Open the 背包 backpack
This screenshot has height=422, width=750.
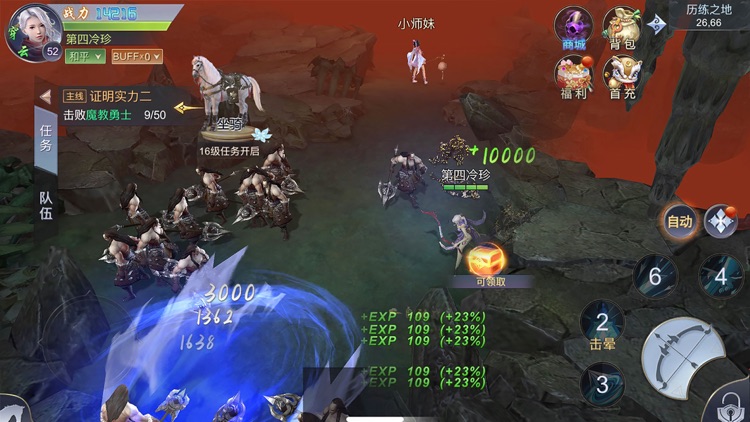(x=622, y=26)
